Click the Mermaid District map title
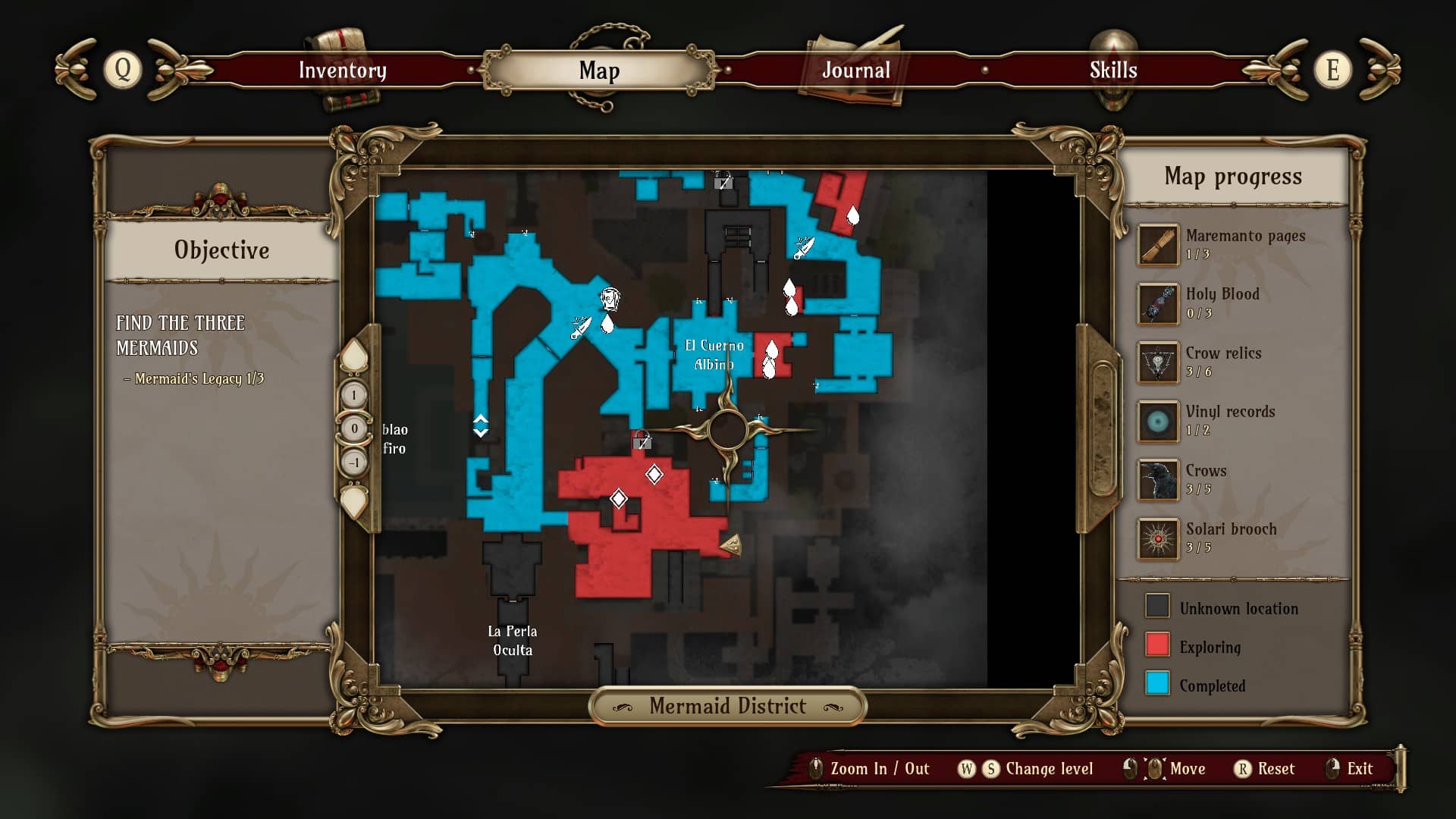 click(727, 706)
